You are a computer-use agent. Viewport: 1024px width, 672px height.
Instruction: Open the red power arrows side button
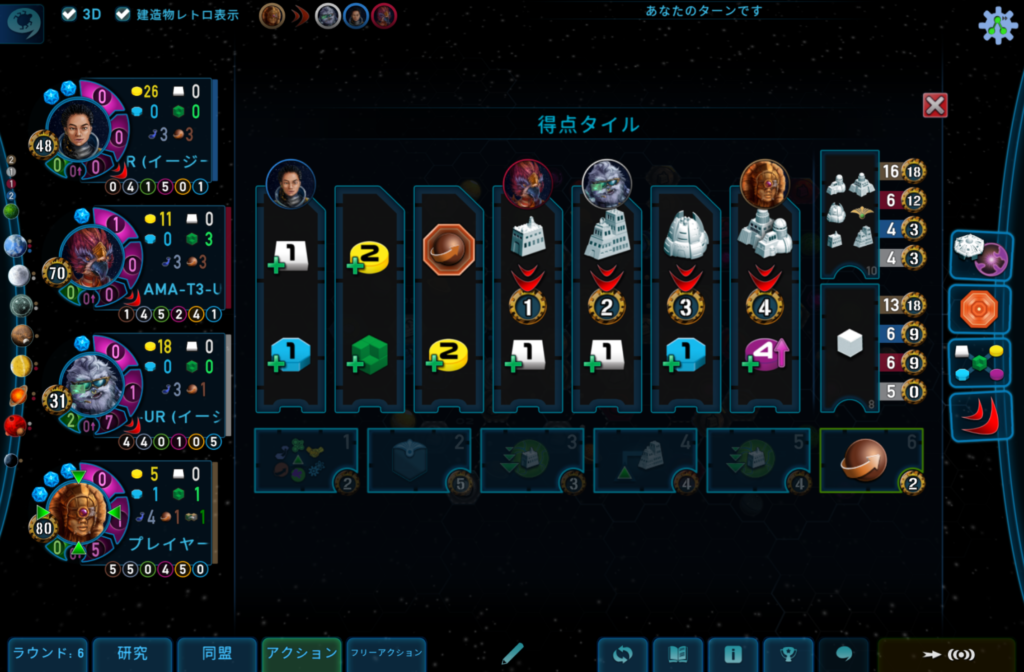click(980, 416)
